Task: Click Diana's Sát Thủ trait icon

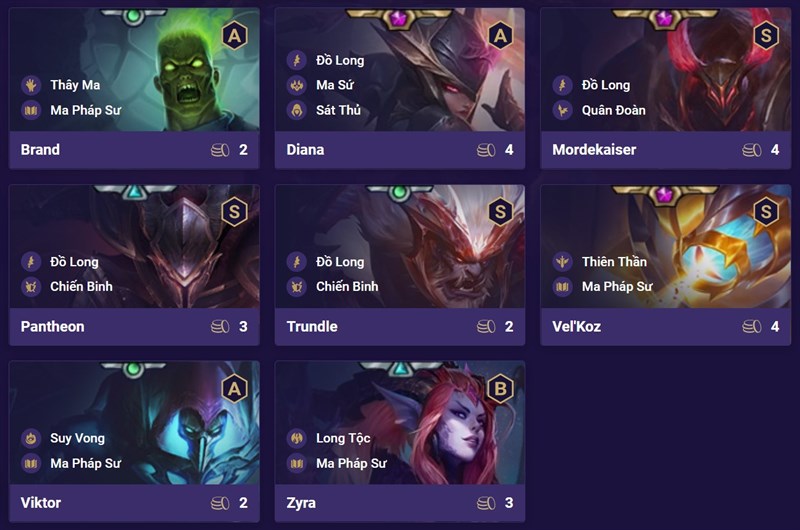Action: coord(296,110)
